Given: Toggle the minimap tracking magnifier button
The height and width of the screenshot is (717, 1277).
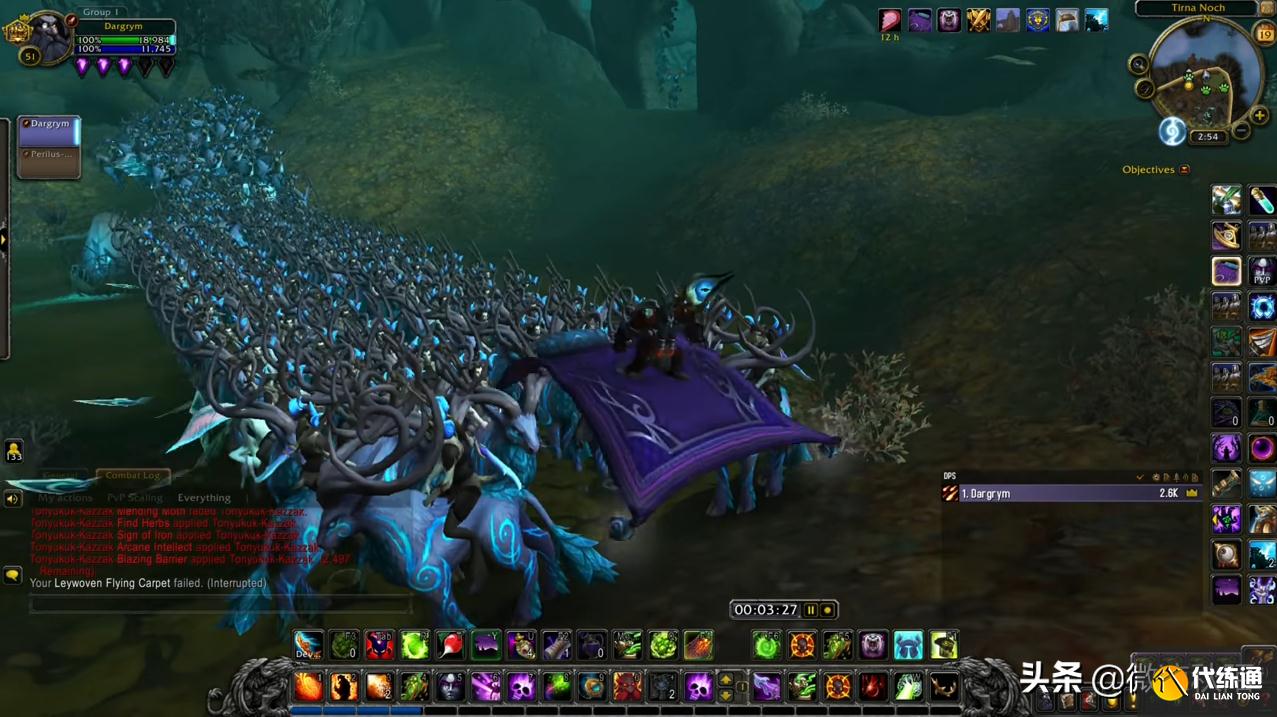Looking at the screenshot, I should [x=1138, y=65].
